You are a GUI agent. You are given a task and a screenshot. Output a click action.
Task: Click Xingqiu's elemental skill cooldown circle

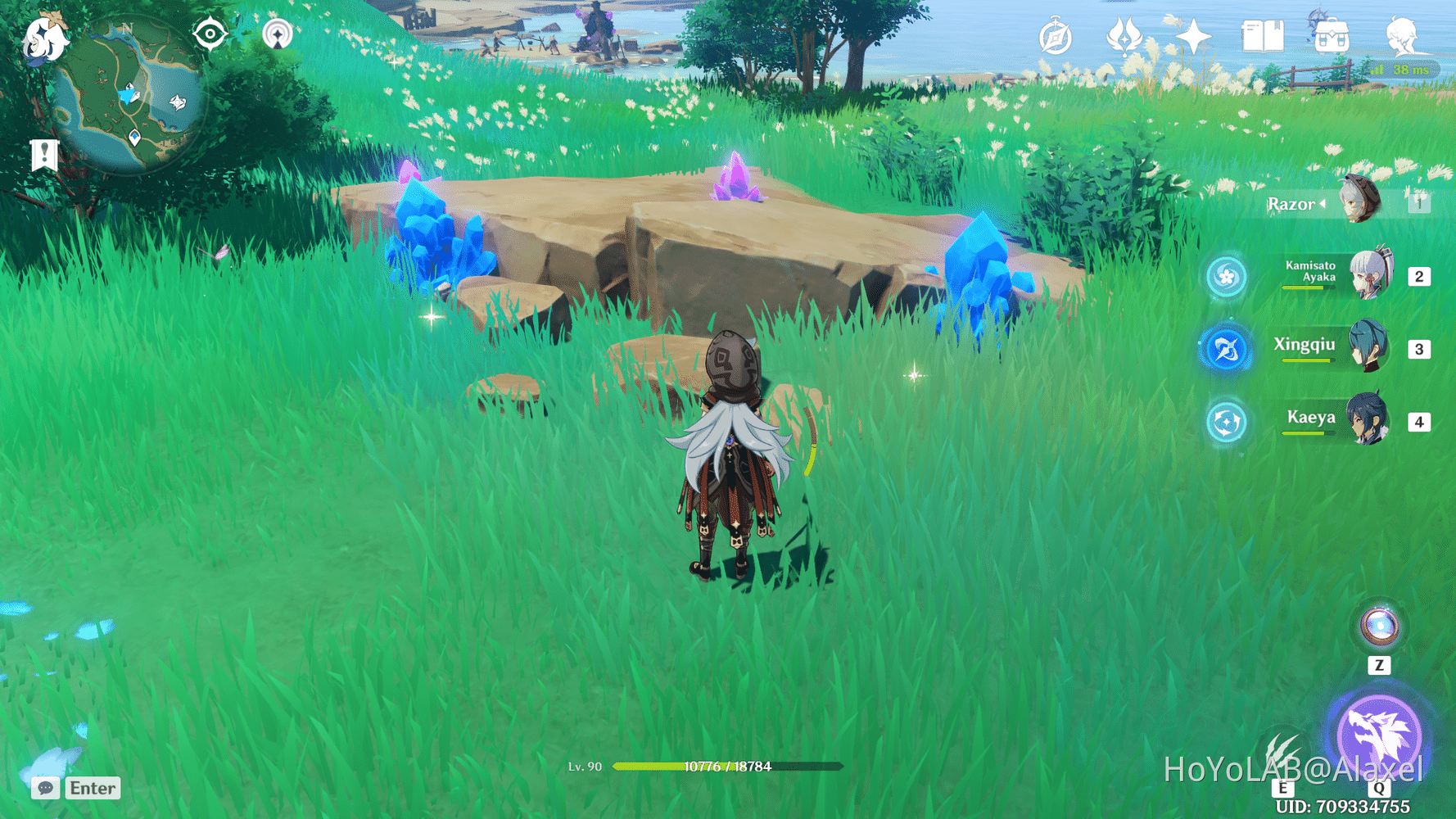pyautogui.click(x=1226, y=347)
